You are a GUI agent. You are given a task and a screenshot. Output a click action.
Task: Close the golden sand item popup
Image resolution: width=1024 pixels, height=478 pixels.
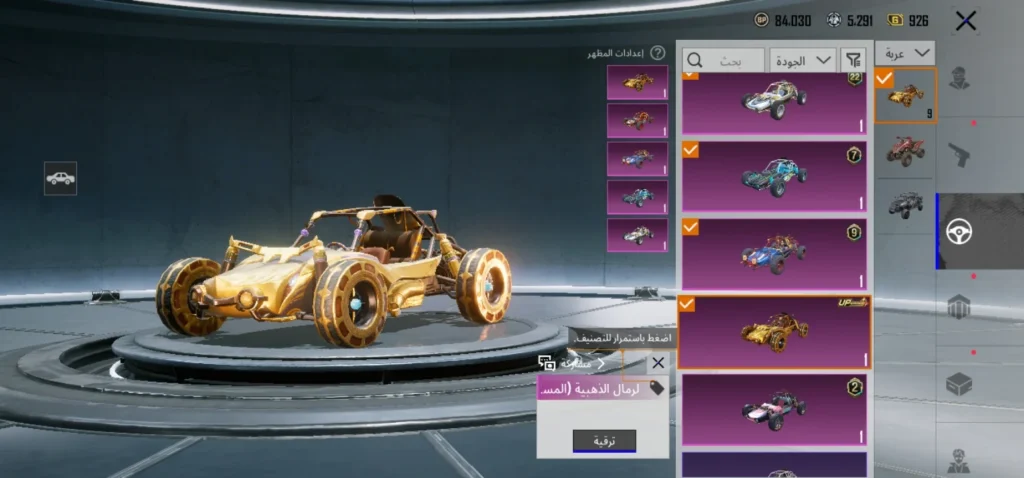(657, 364)
